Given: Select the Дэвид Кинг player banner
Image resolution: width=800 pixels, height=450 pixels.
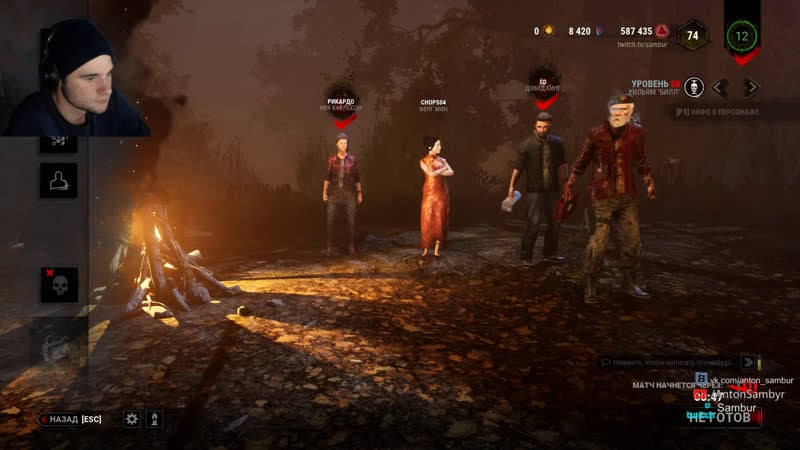Looking at the screenshot, I should click(x=543, y=88).
